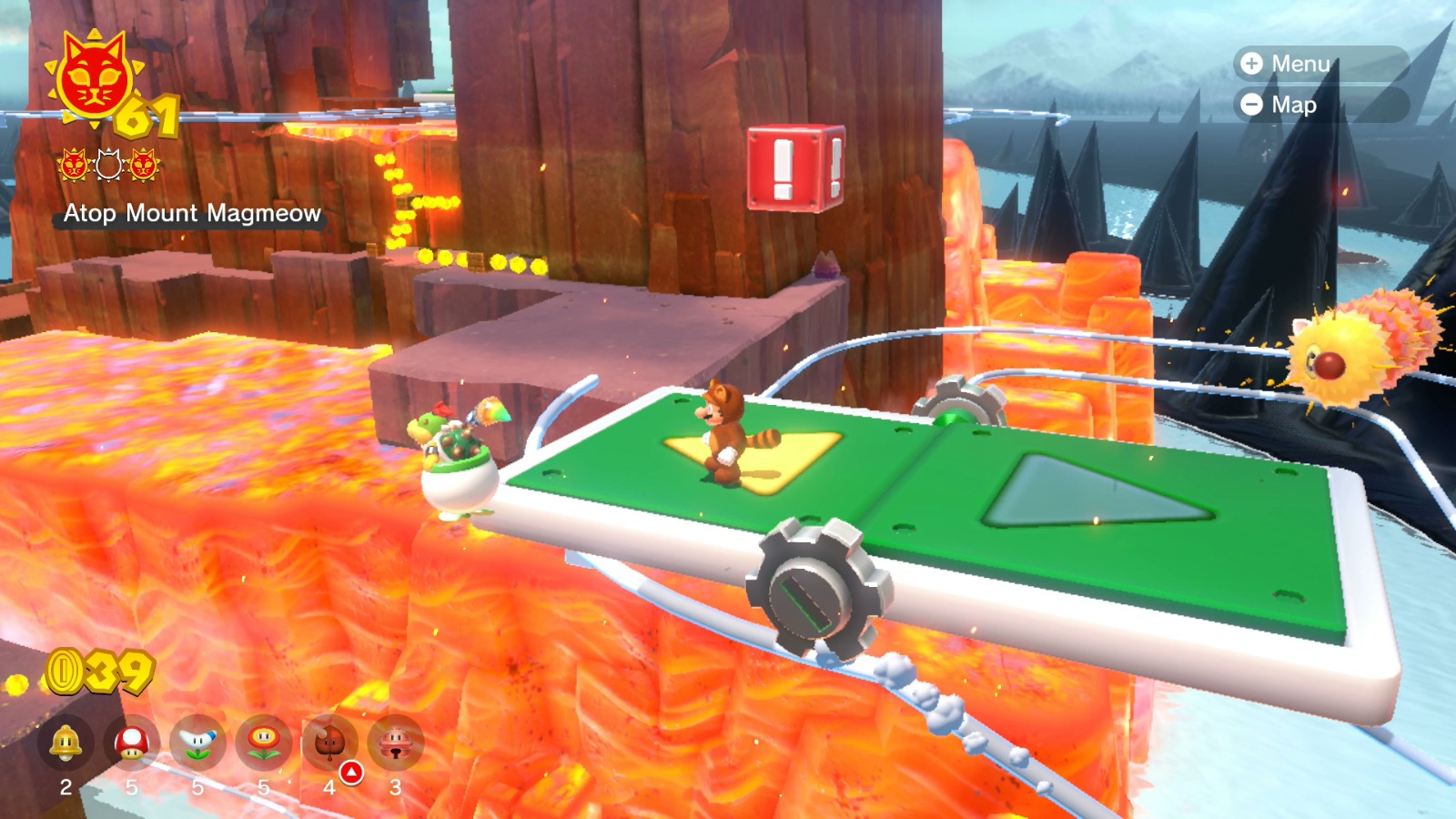Viewport: 1456px width, 819px height.
Task: Open the Menu
Action: 1301,65
